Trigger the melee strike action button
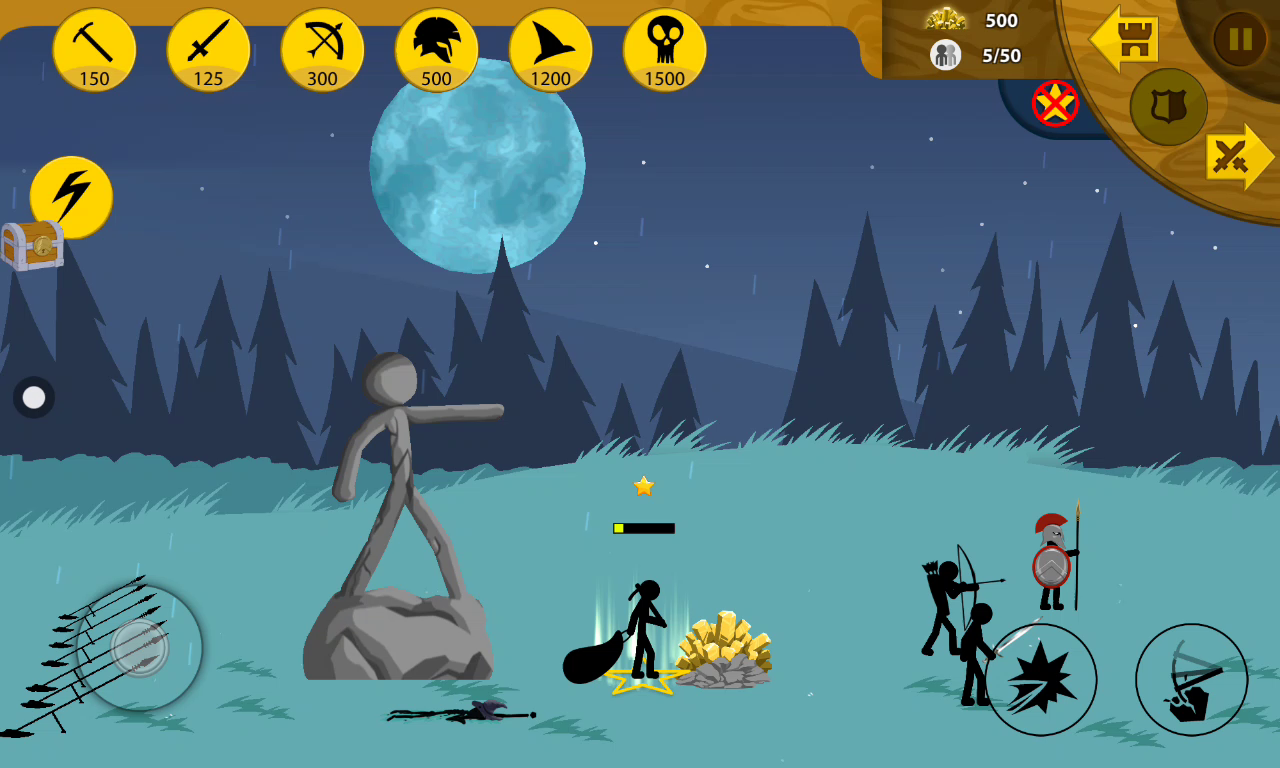 [x=1041, y=680]
